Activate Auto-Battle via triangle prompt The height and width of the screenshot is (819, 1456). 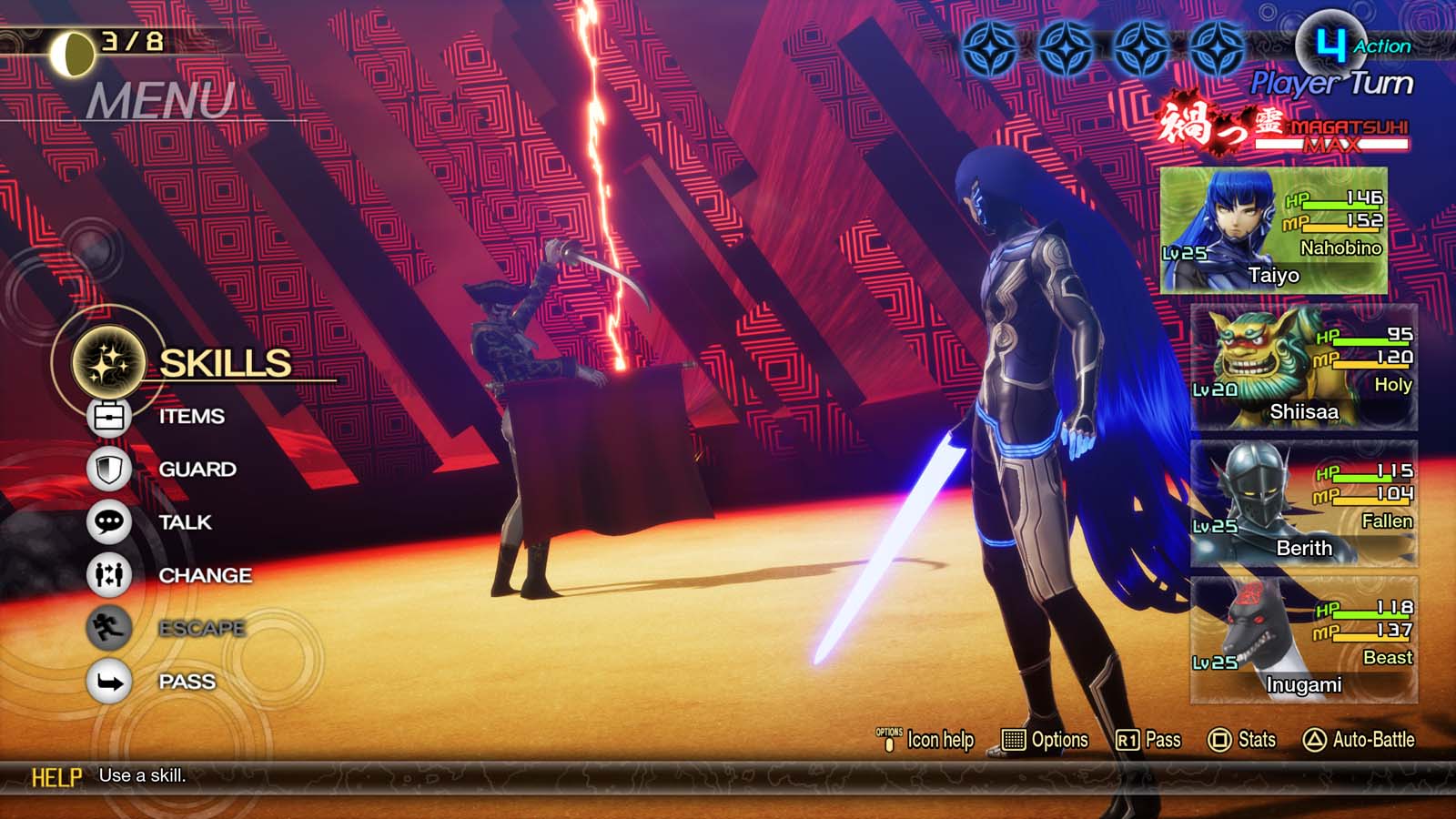point(1360,741)
